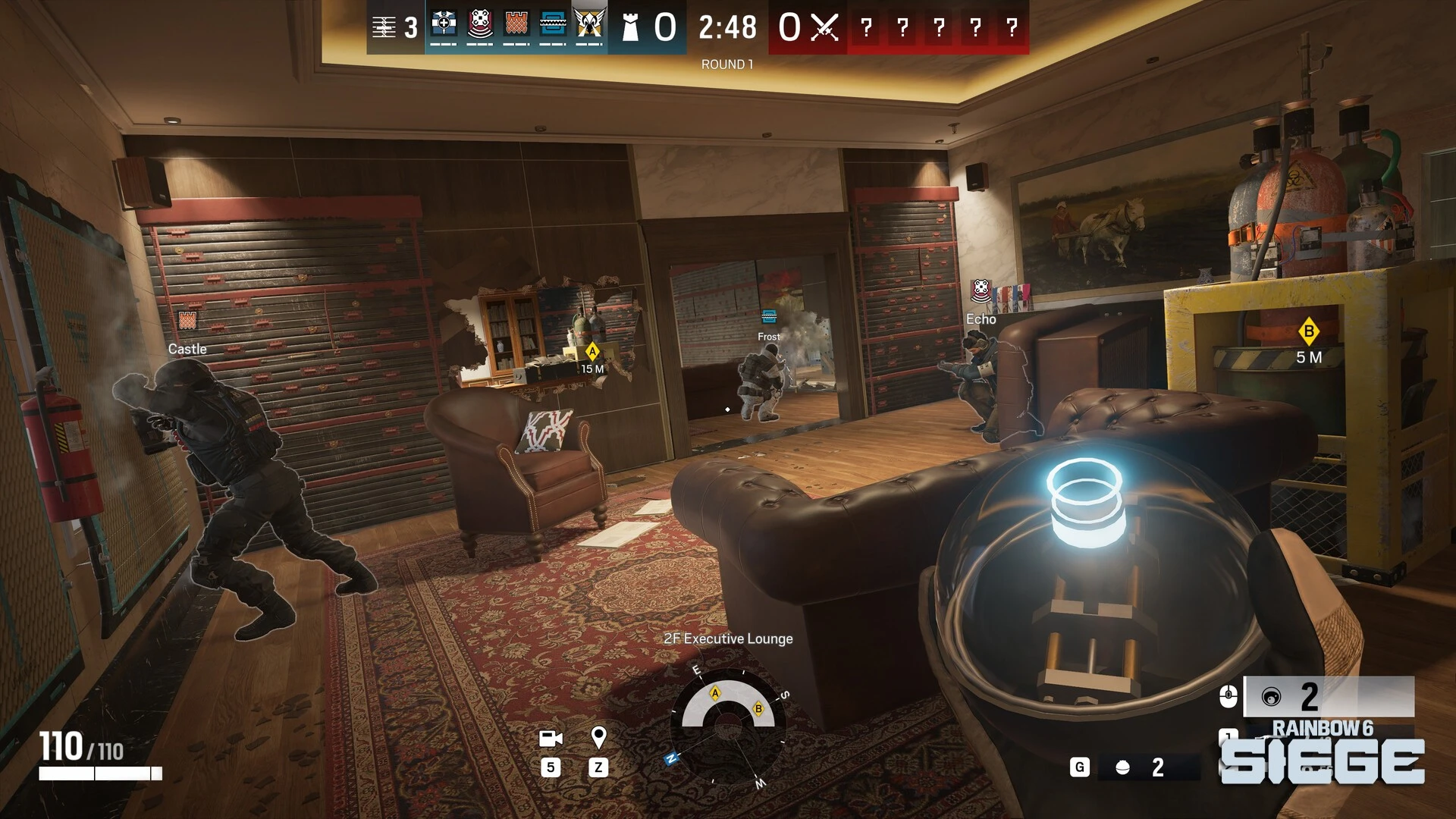
Task: Select Echo's operator icon in team bar
Action: [x=480, y=25]
